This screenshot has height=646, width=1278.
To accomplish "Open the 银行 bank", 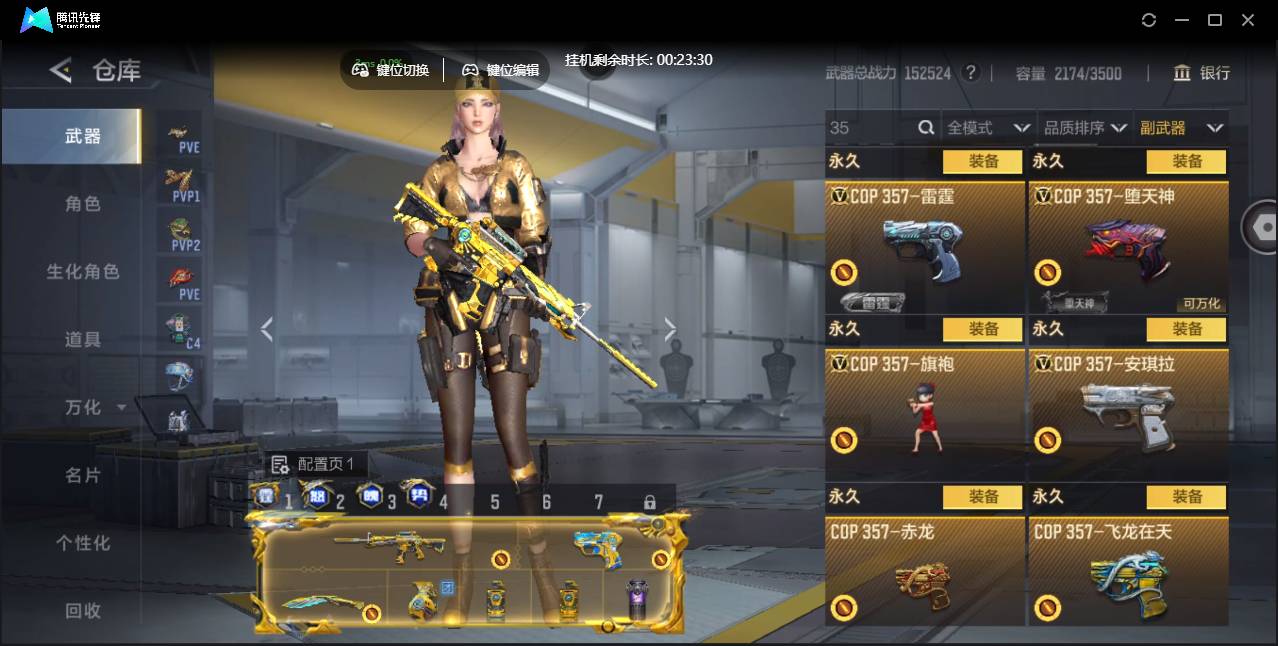I will pyautogui.click(x=1201, y=73).
